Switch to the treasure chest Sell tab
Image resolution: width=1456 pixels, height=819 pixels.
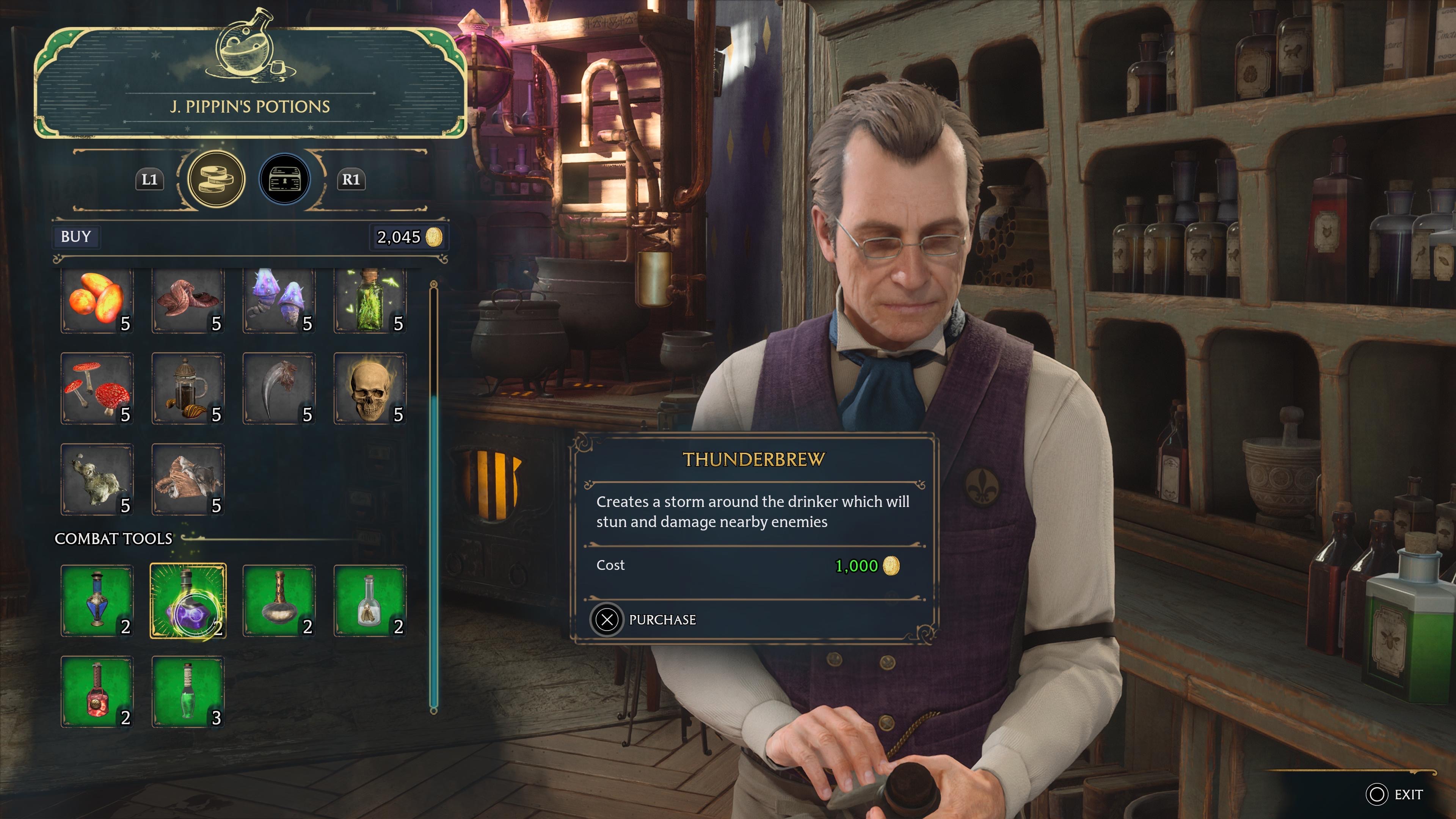285,180
